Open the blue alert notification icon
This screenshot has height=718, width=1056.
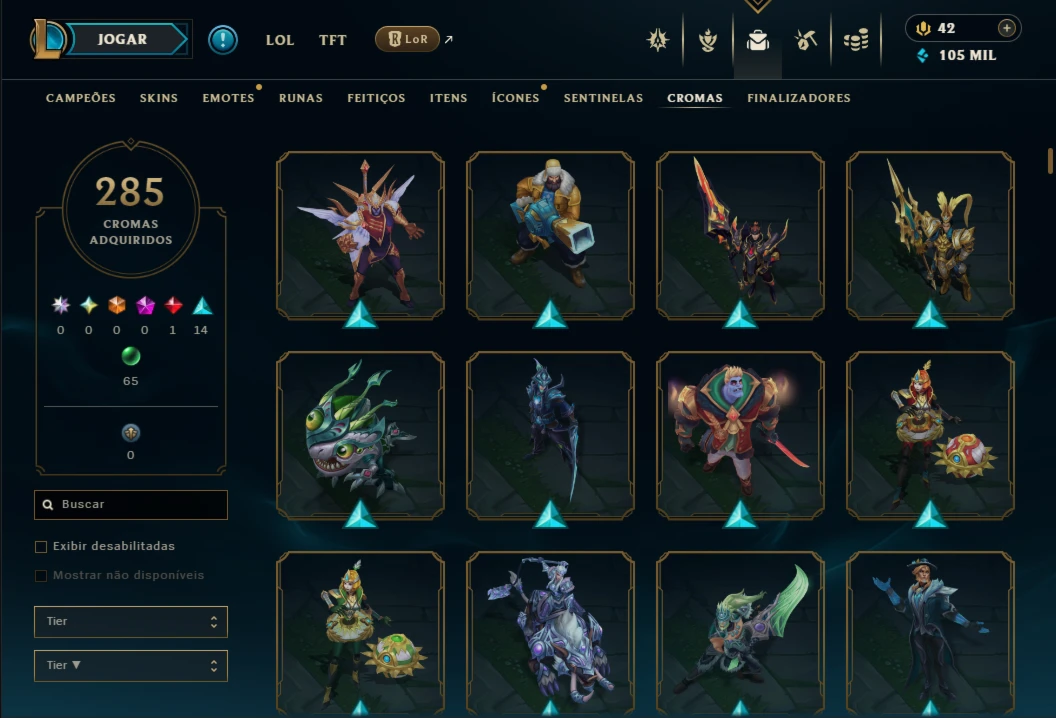pyautogui.click(x=223, y=40)
